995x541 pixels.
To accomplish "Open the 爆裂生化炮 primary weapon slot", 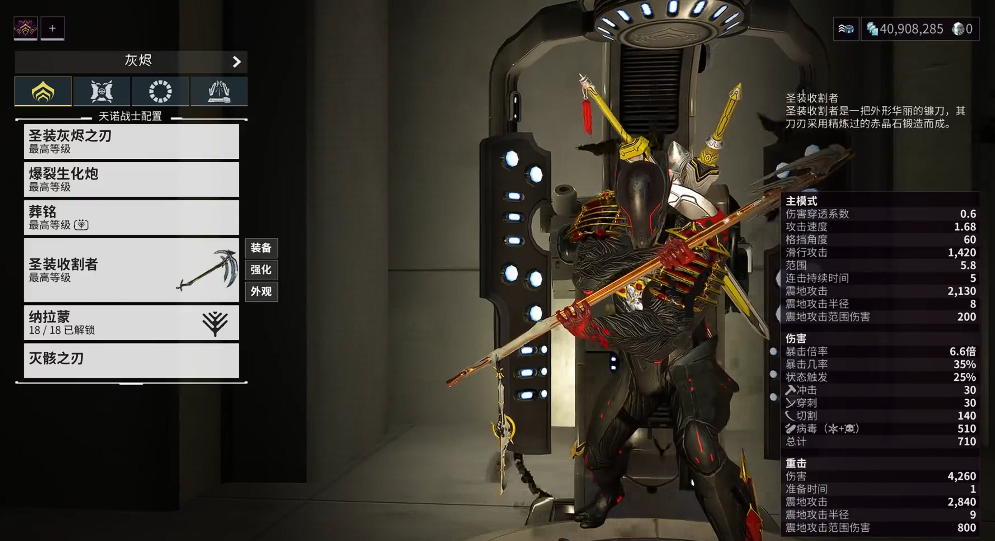I will [x=131, y=179].
